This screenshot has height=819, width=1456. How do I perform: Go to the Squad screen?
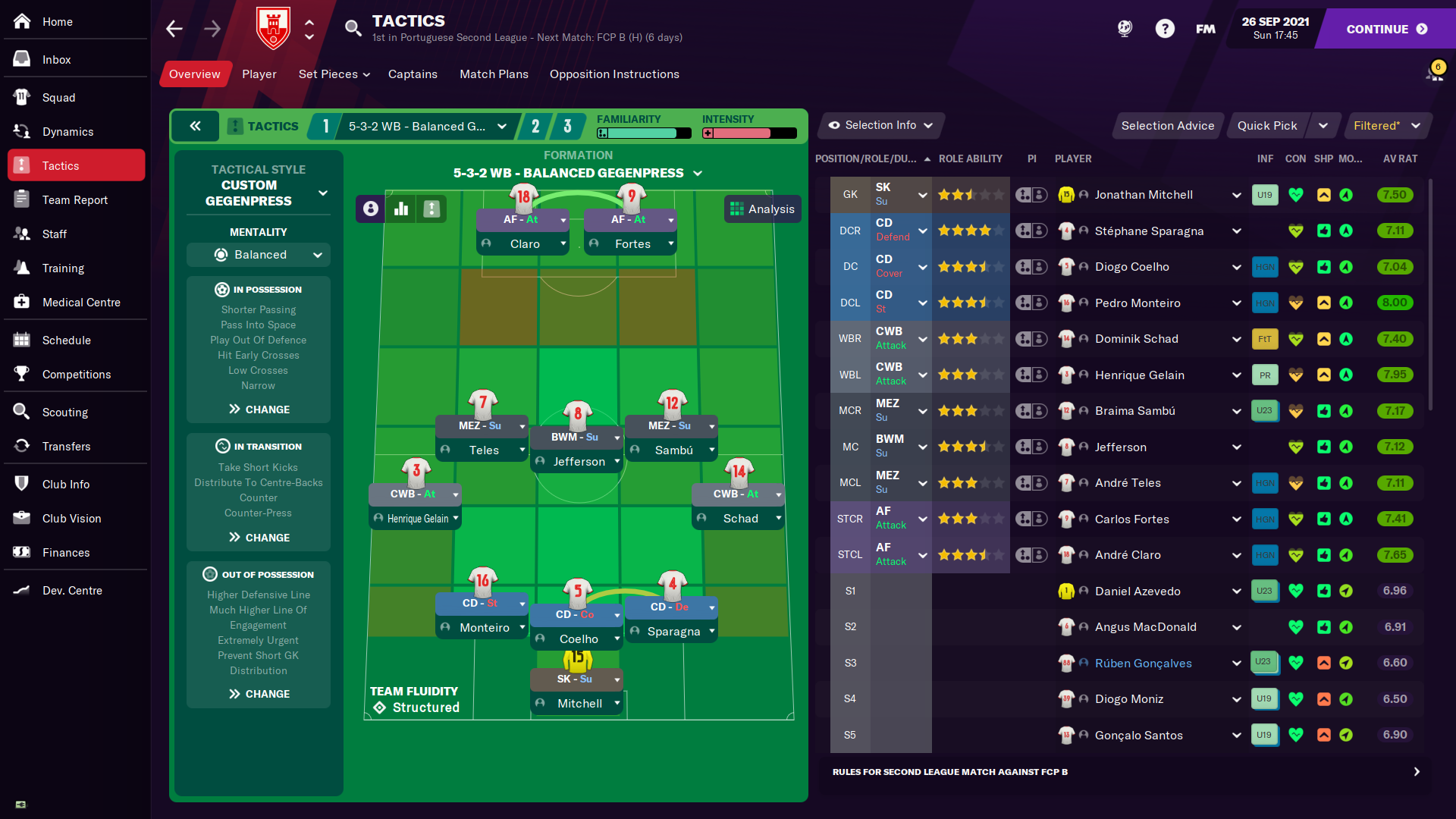coord(58,97)
